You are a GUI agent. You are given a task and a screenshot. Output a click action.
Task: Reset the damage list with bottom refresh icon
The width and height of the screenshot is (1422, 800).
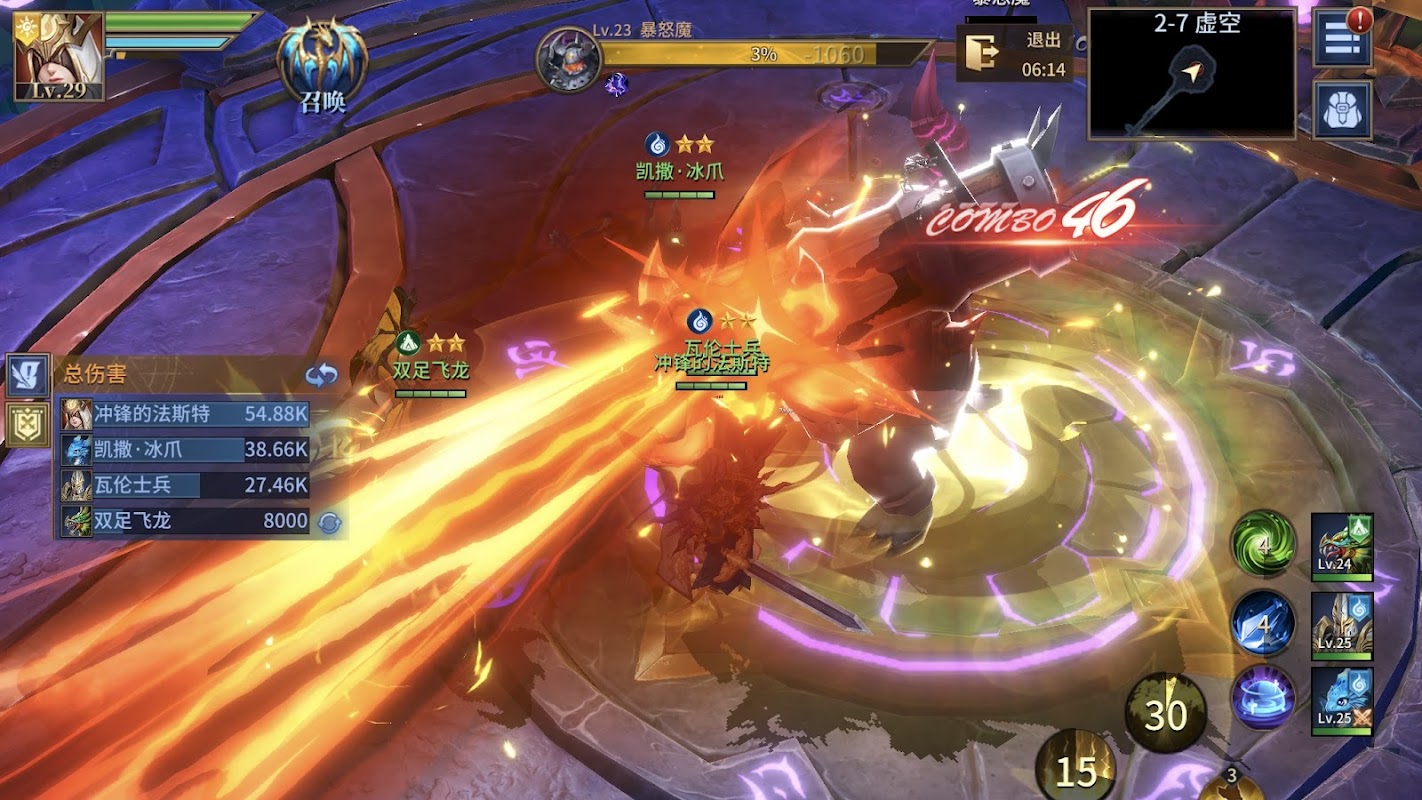pos(328,521)
